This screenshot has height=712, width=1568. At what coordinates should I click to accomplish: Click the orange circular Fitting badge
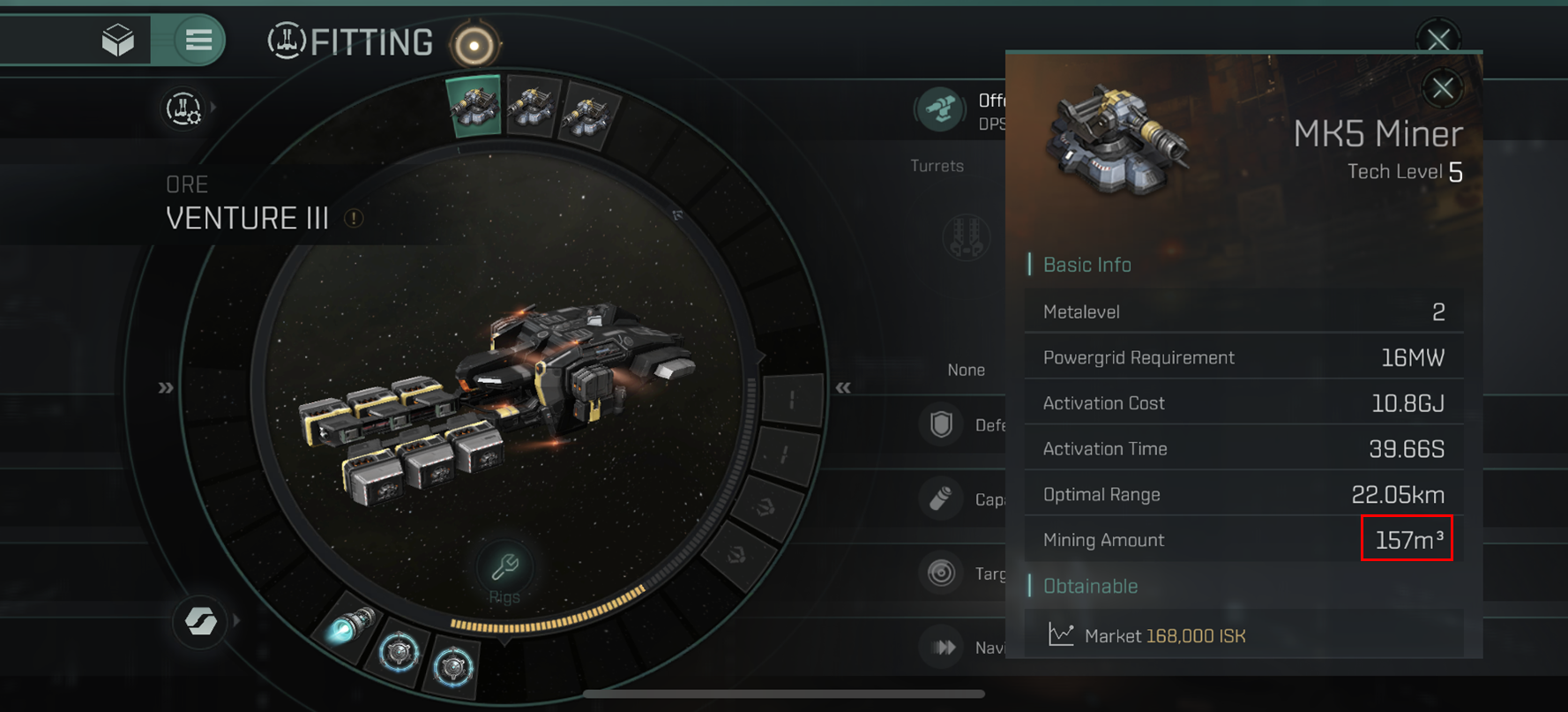coord(474,44)
